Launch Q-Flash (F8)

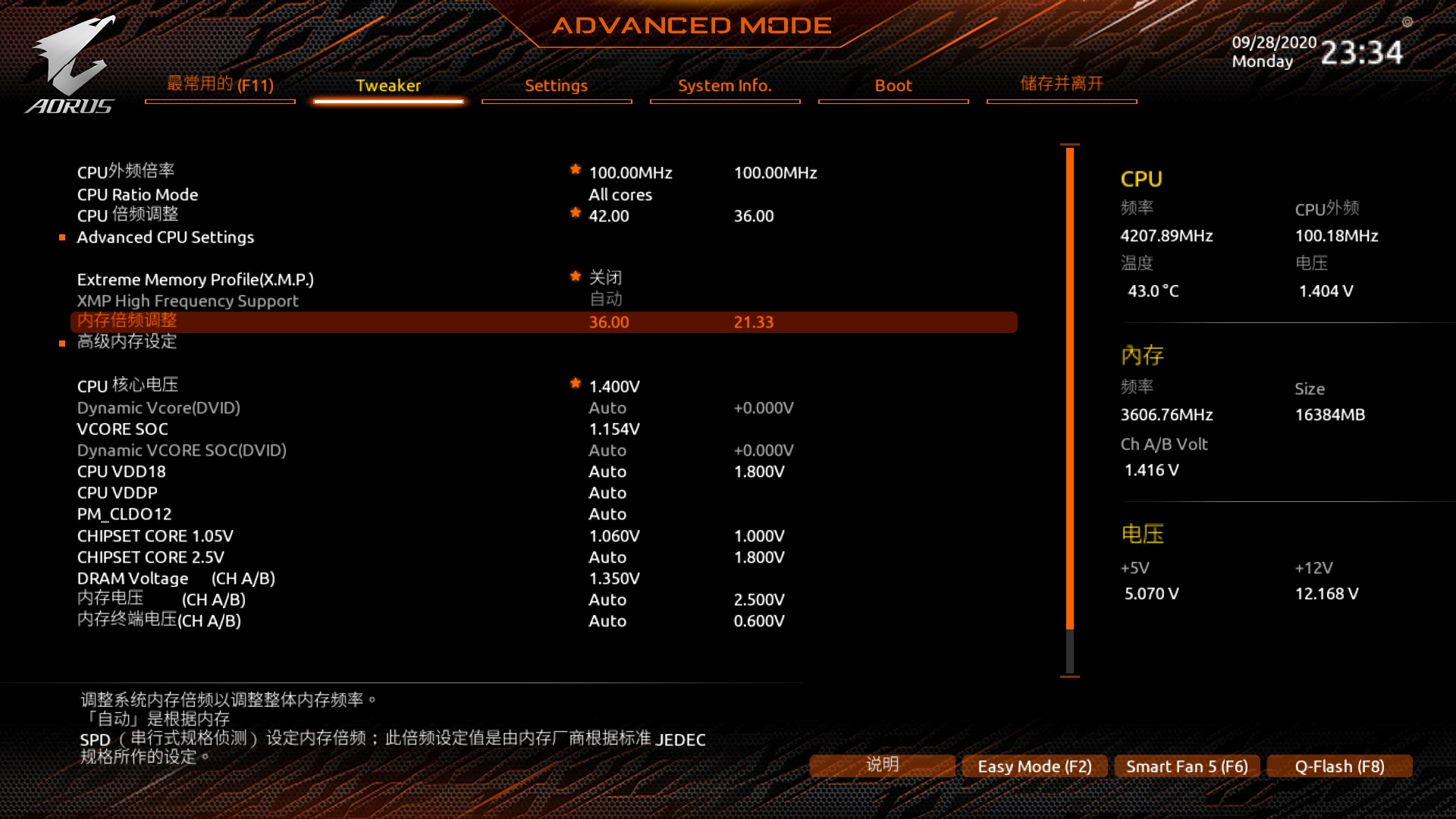[x=1338, y=767]
